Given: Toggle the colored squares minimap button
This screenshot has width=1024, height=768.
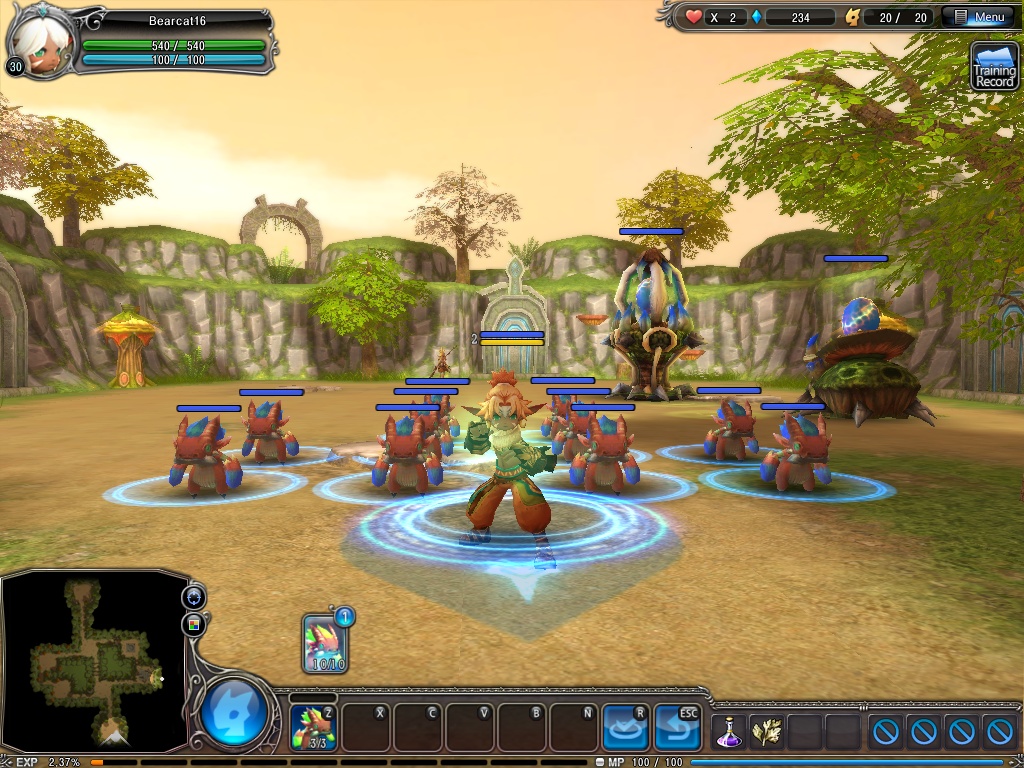Looking at the screenshot, I should 193,625.
